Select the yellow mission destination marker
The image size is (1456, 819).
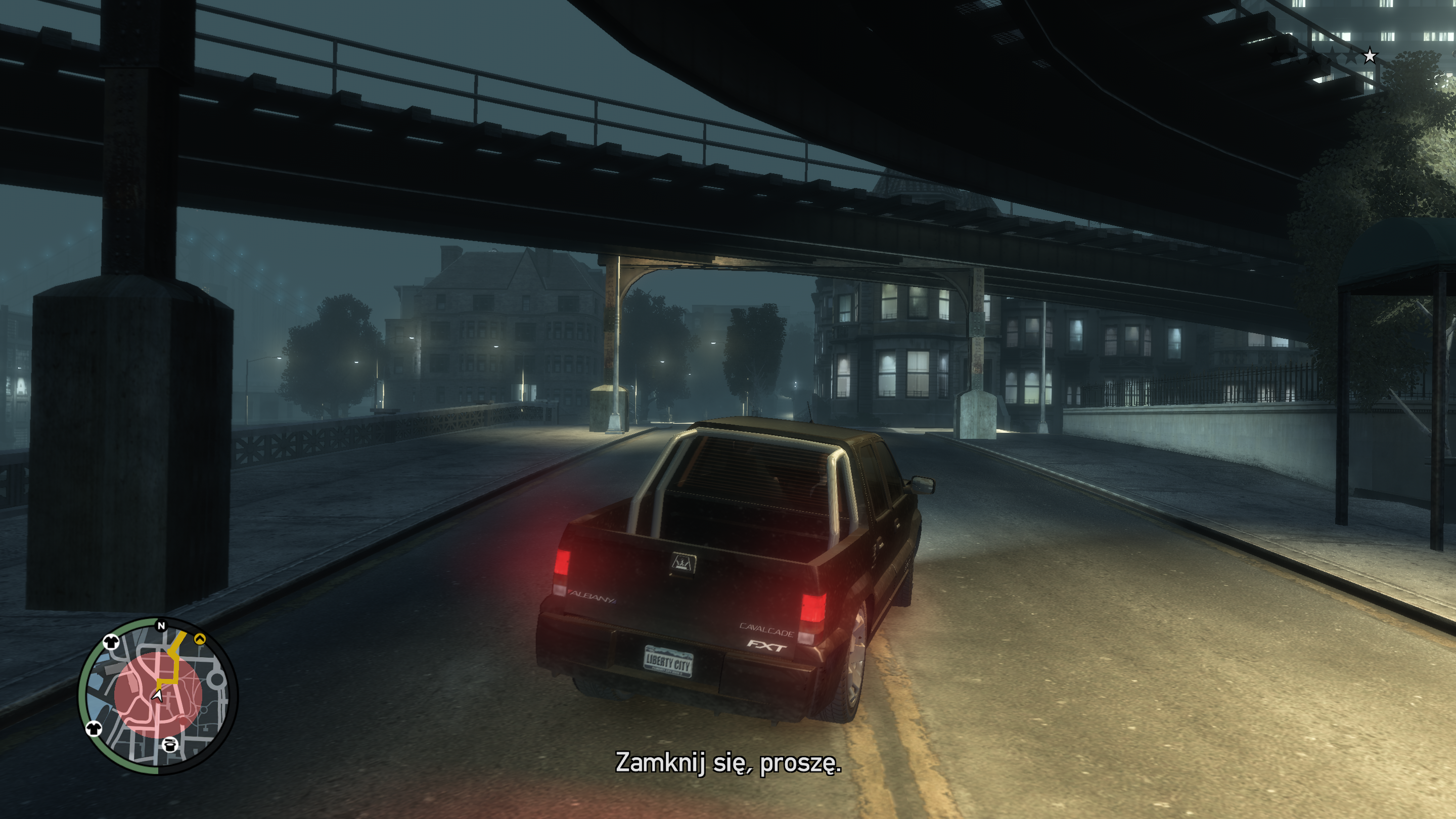pyautogui.click(x=200, y=639)
